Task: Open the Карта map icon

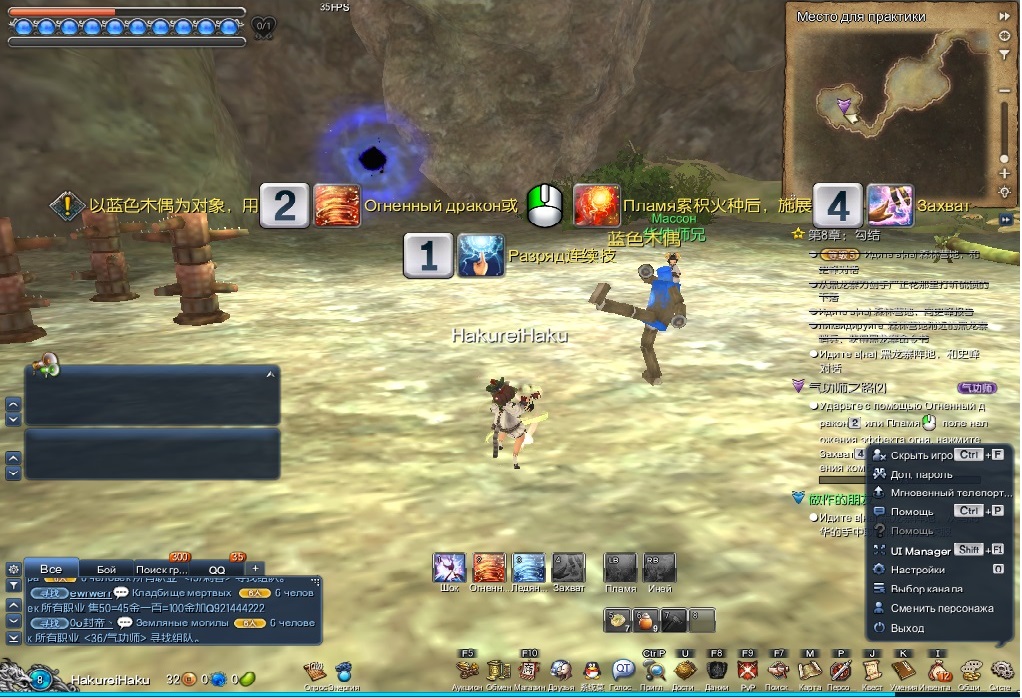Action: click(808, 670)
